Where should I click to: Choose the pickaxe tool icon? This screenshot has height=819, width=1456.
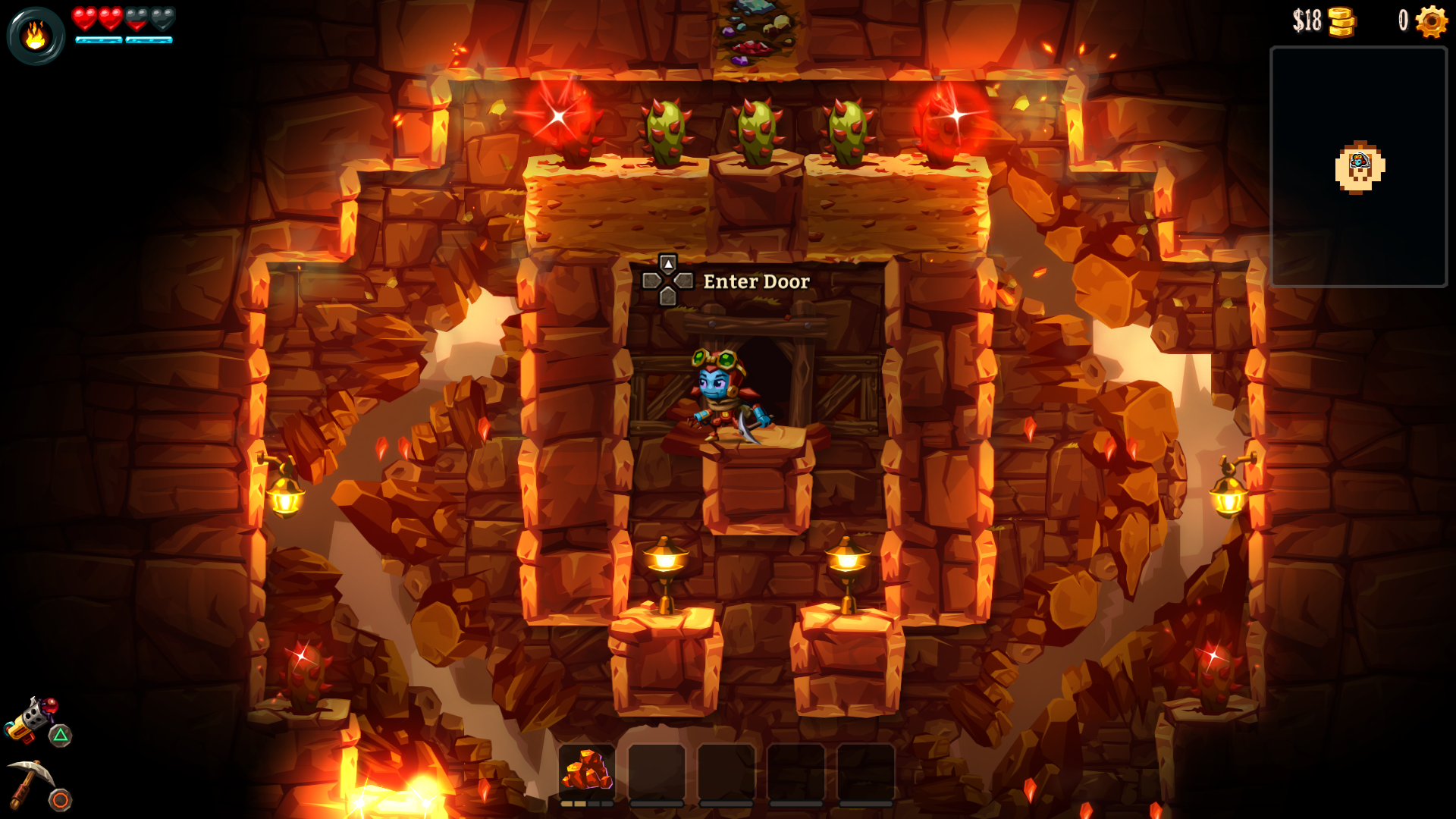click(30, 783)
